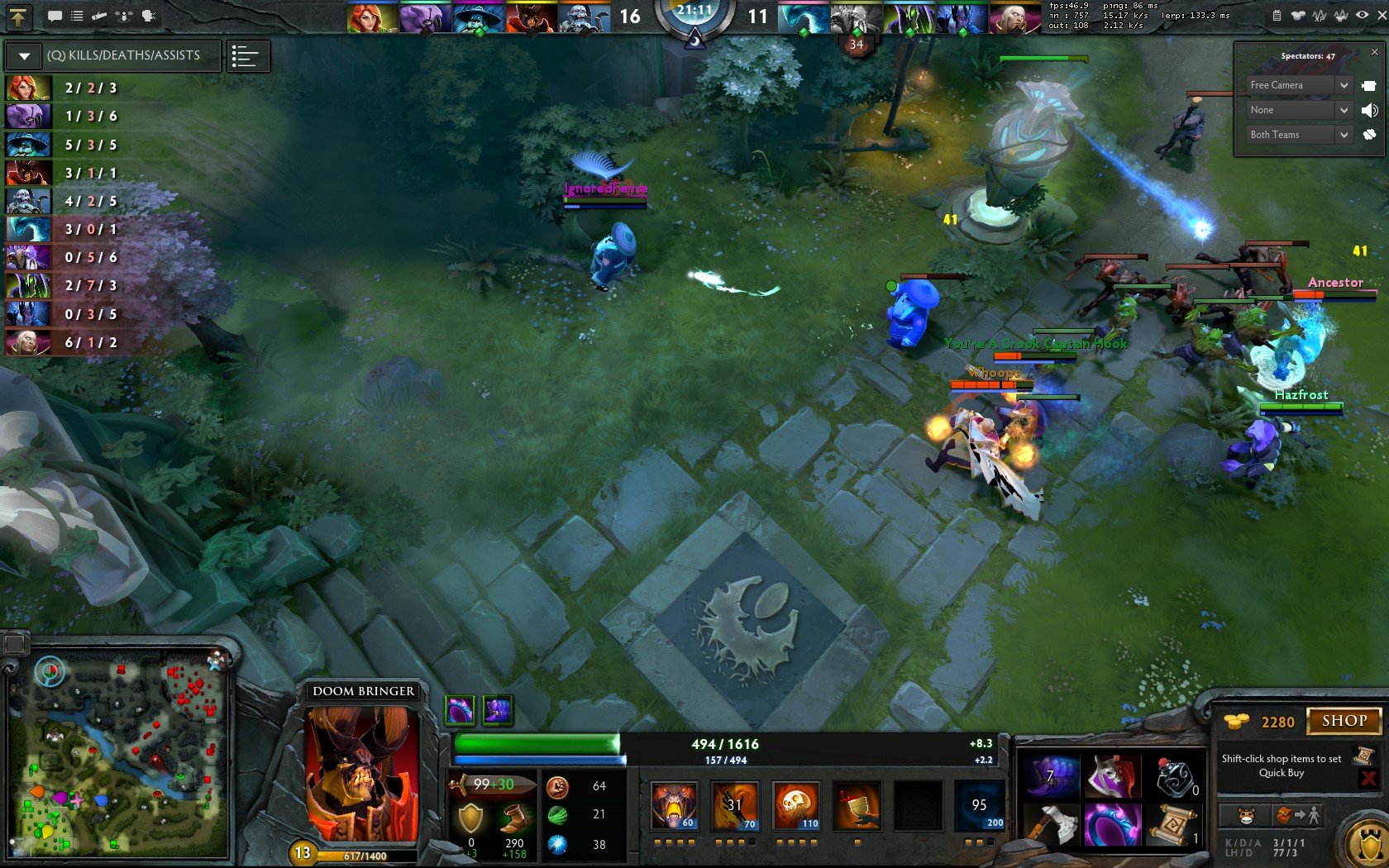This screenshot has height=868, width=1389.
Task: Select the Scorched Earth ability icon
Action: [734, 806]
